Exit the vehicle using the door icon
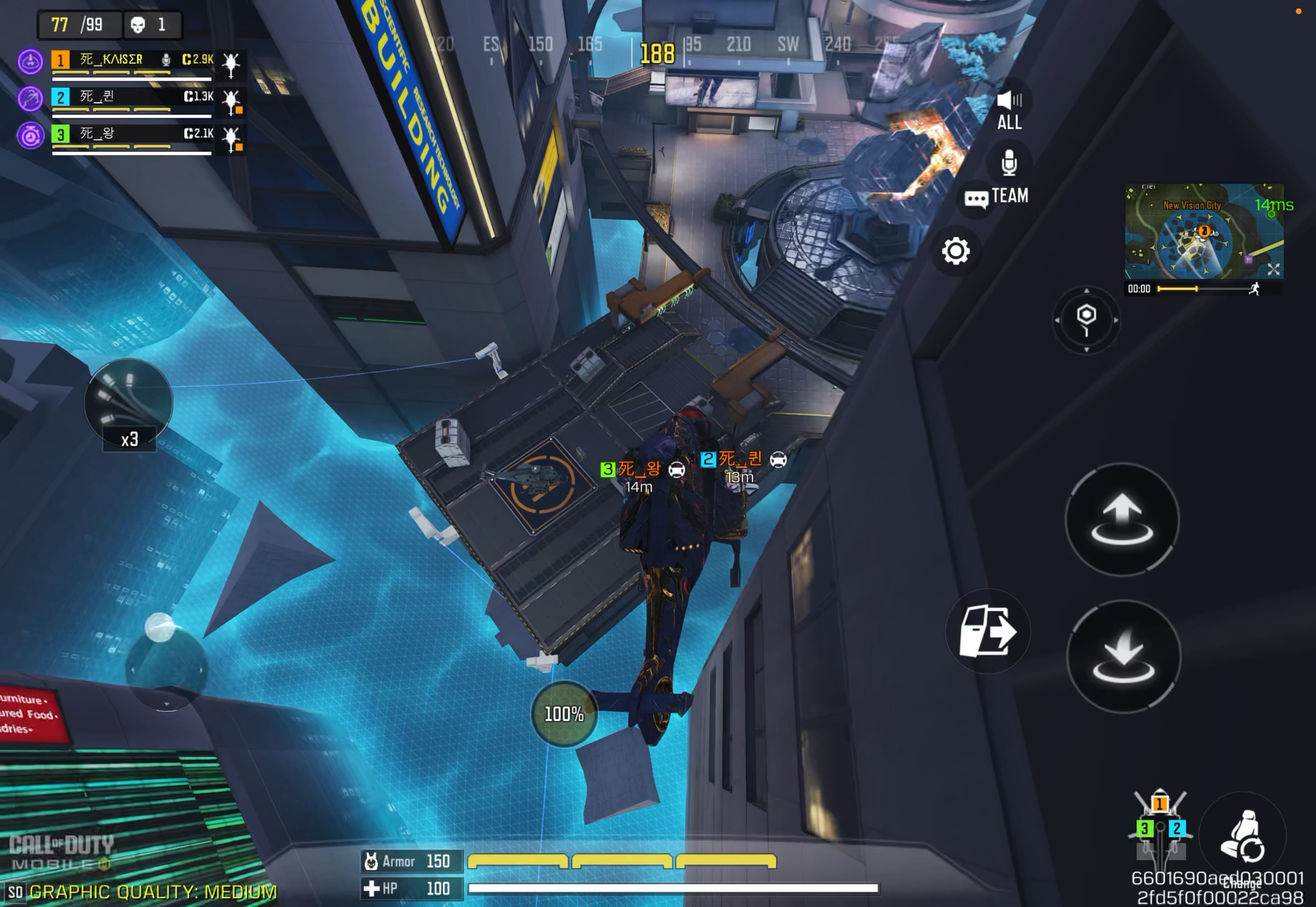1316x907 pixels. point(988,631)
